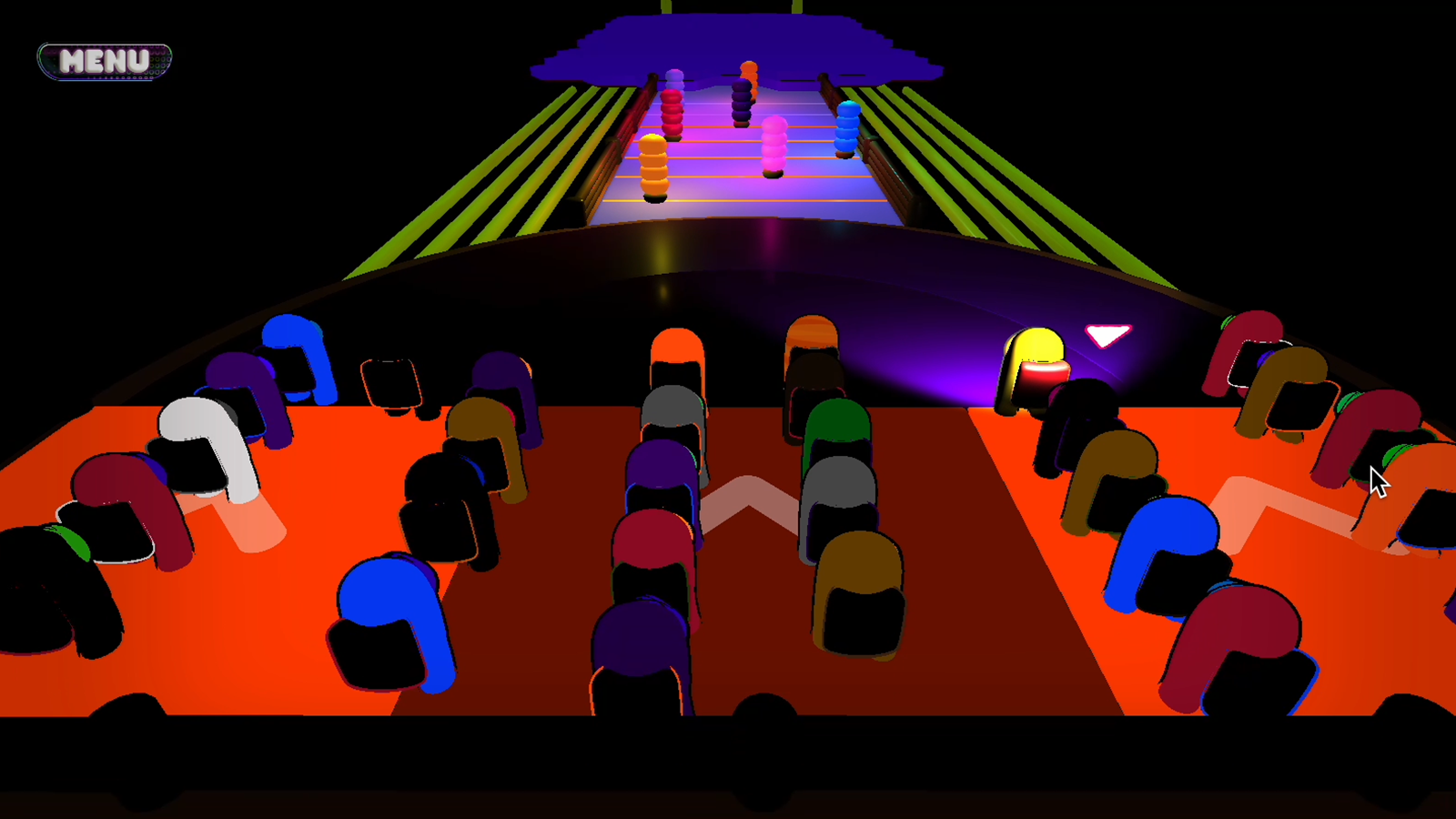This screenshot has width=1456, height=819.
Task: Open the MENU panel
Action: tap(103, 59)
